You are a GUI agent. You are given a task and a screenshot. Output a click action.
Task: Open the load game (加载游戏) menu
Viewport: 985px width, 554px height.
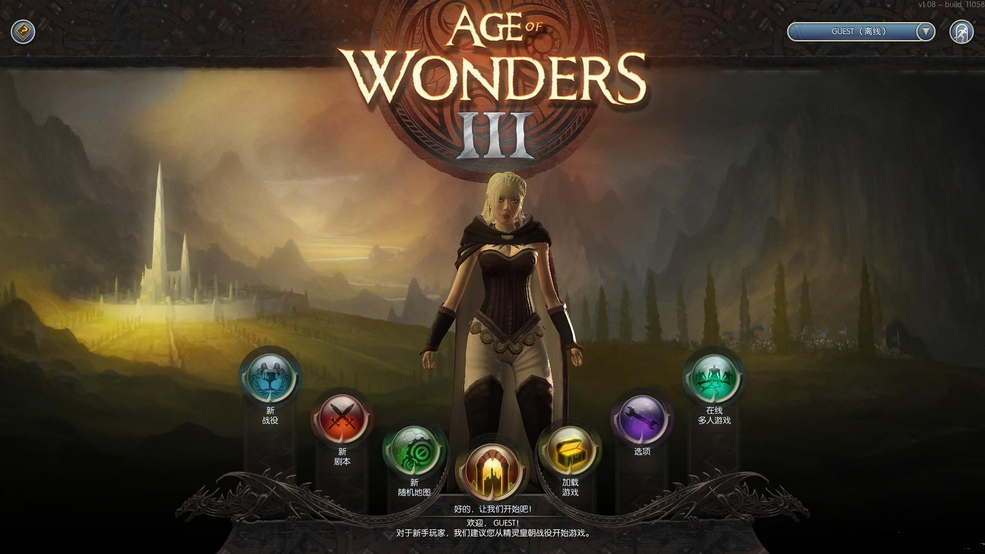click(569, 451)
